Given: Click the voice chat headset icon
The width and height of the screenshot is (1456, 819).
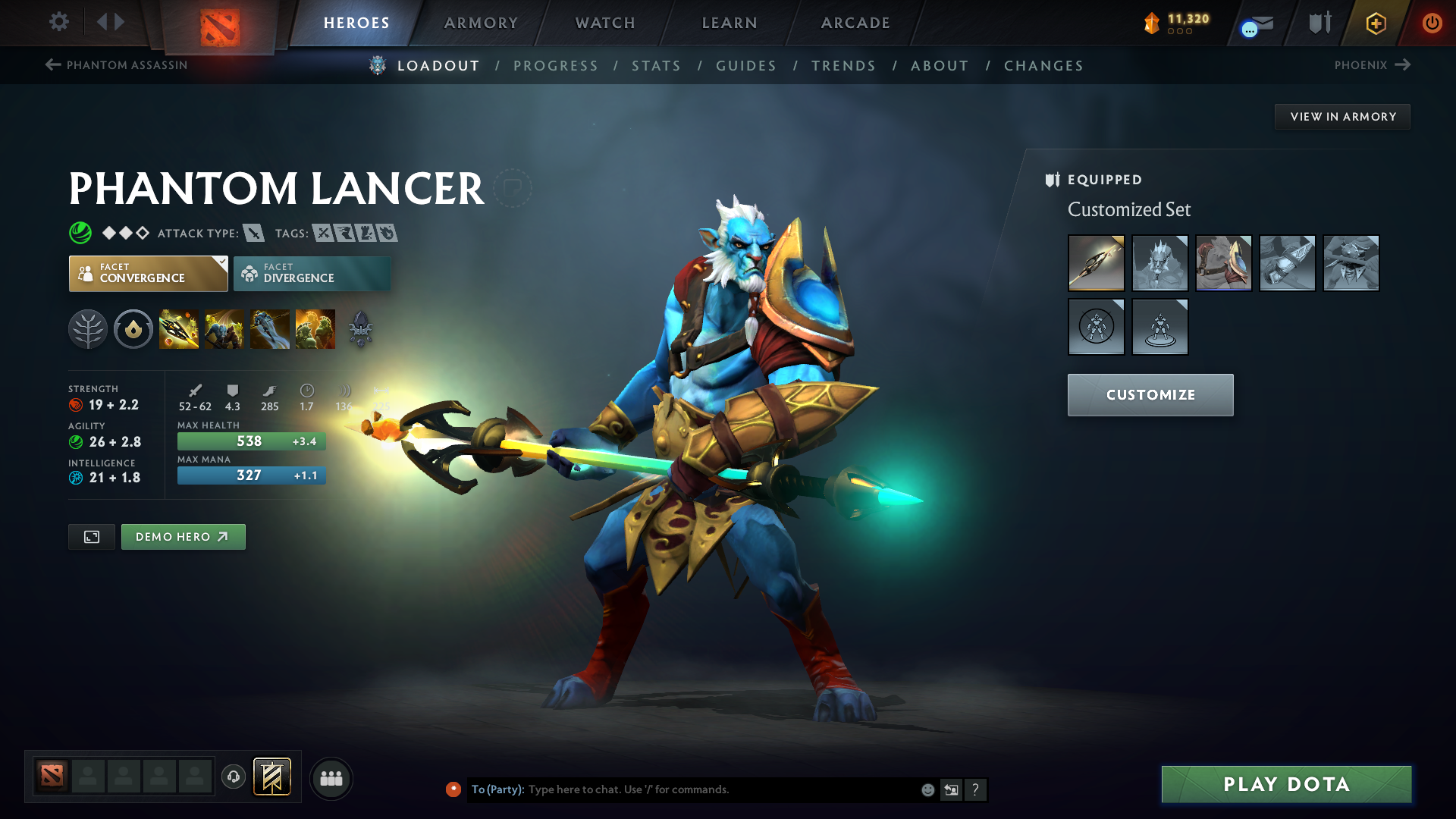Looking at the screenshot, I should 233,777.
